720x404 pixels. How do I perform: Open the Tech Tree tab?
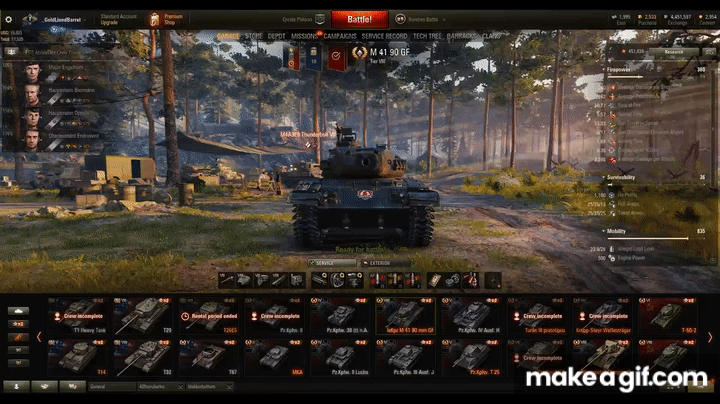point(428,36)
